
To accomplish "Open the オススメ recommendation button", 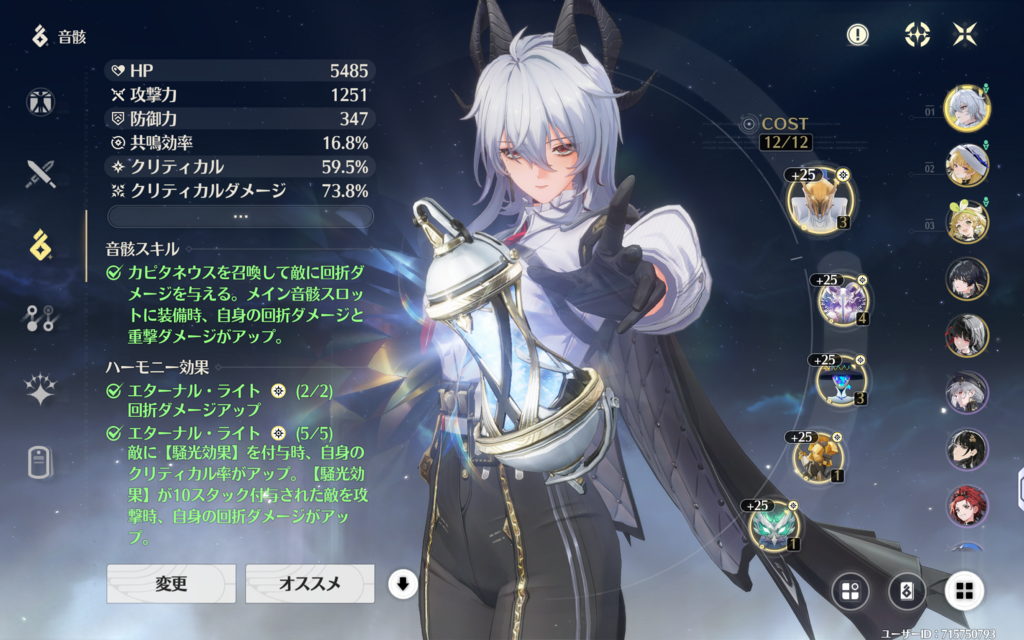I will (x=310, y=584).
